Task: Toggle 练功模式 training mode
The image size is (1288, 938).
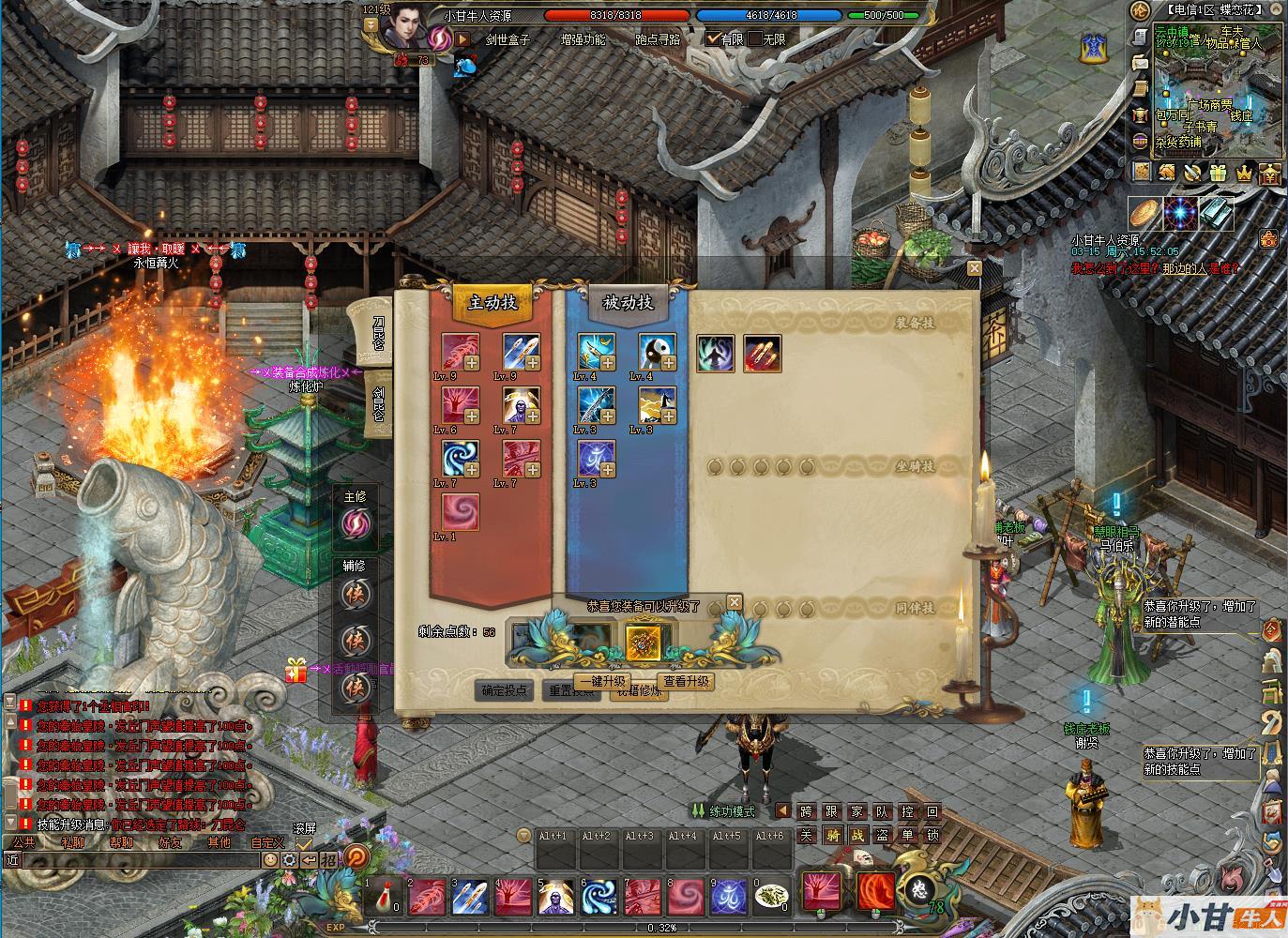Action: (723, 811)
